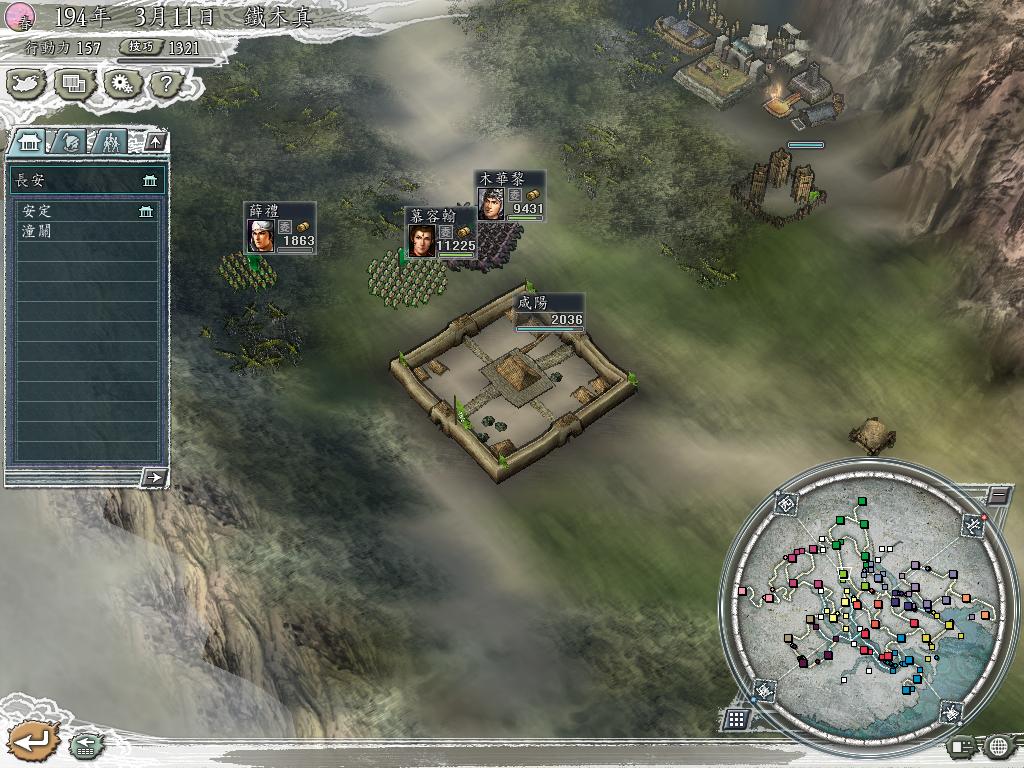
Task: Select 慕容翰's army unit label
Action: coord(441,233)
